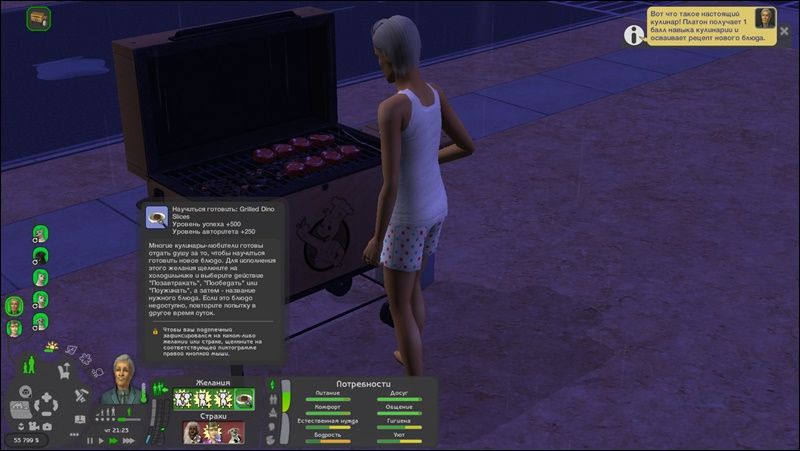Viewport: 800px width, 451px height.
Task: Select the first want icon in Желания
Action: coord(184,399)
